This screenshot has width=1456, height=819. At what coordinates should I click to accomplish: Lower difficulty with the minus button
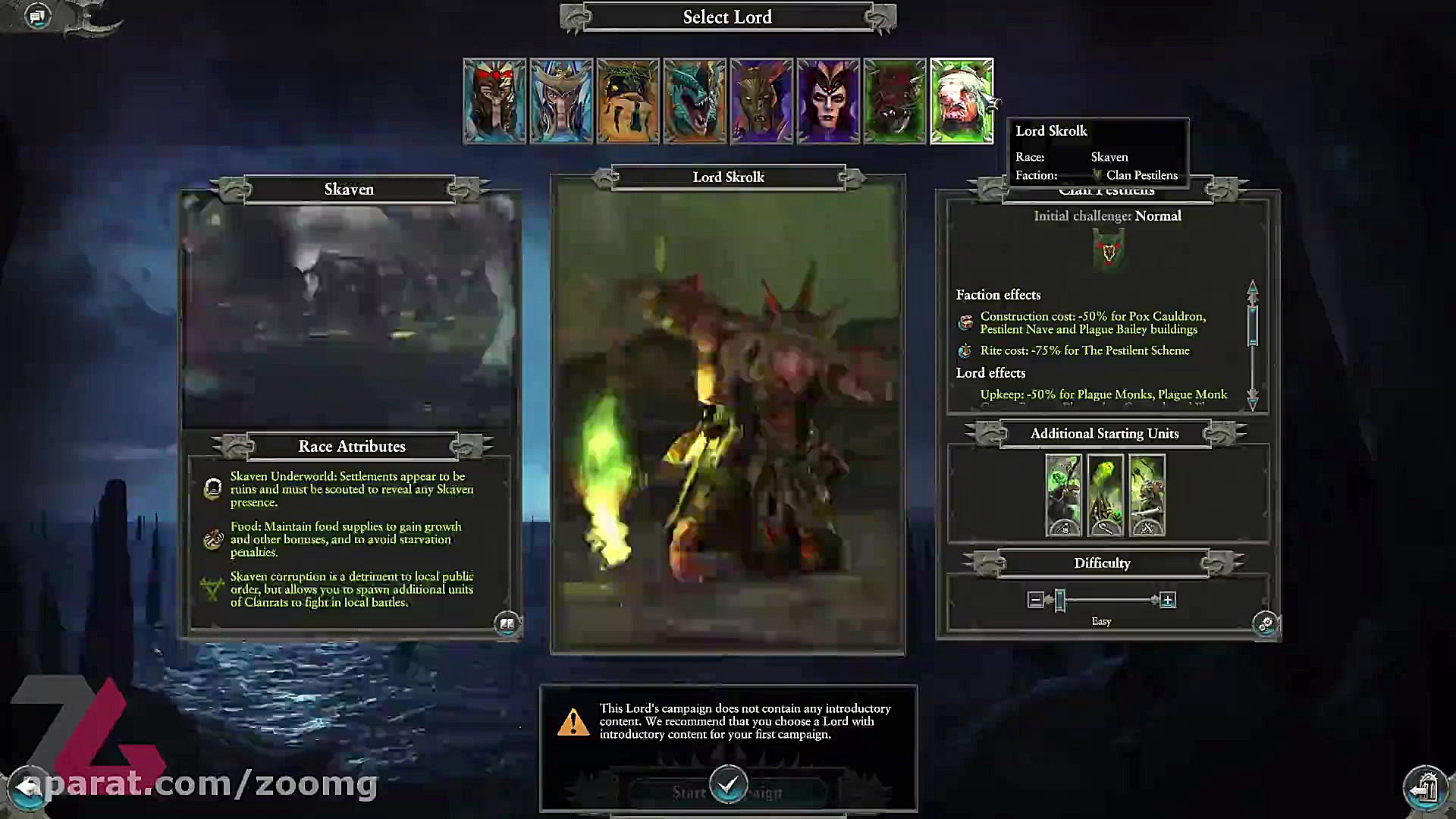pyautogui.click(x=1036, y=601)
